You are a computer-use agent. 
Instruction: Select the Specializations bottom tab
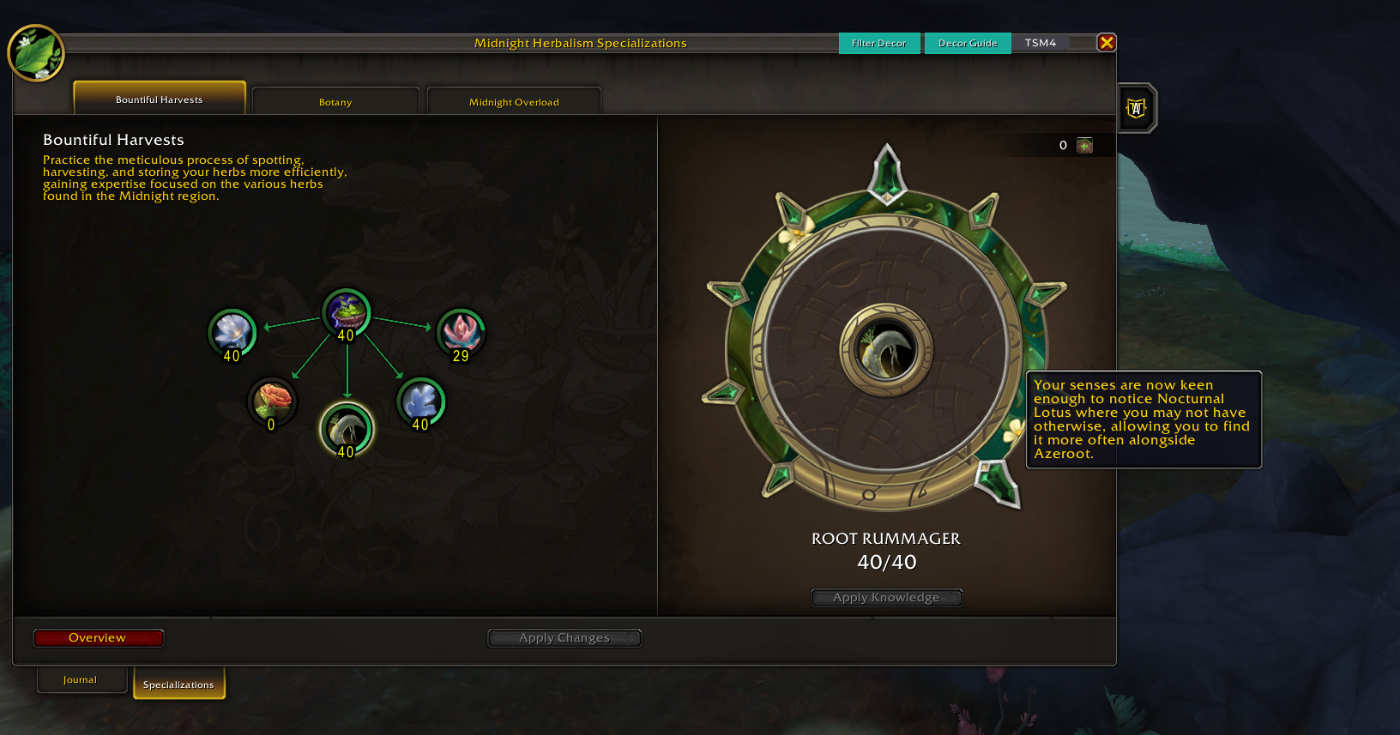178,684
